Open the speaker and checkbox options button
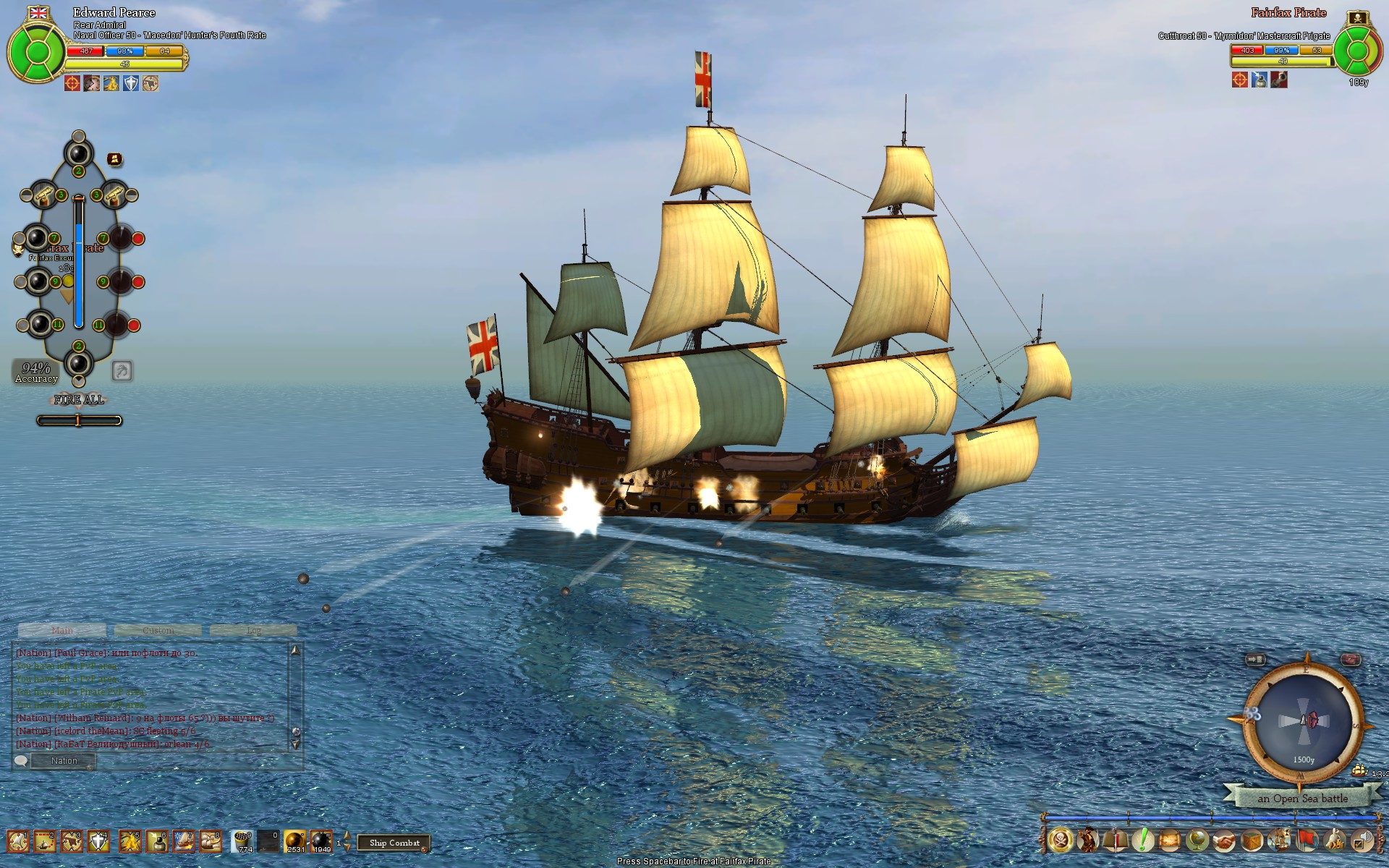Screen dimensions: 1389x868 [x=1362, y=841]
